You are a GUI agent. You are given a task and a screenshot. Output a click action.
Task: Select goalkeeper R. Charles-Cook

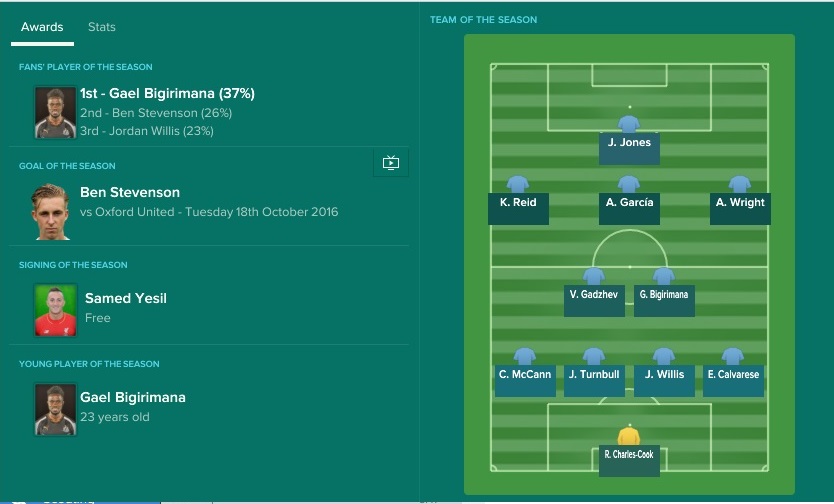click(x=628, y=455)
